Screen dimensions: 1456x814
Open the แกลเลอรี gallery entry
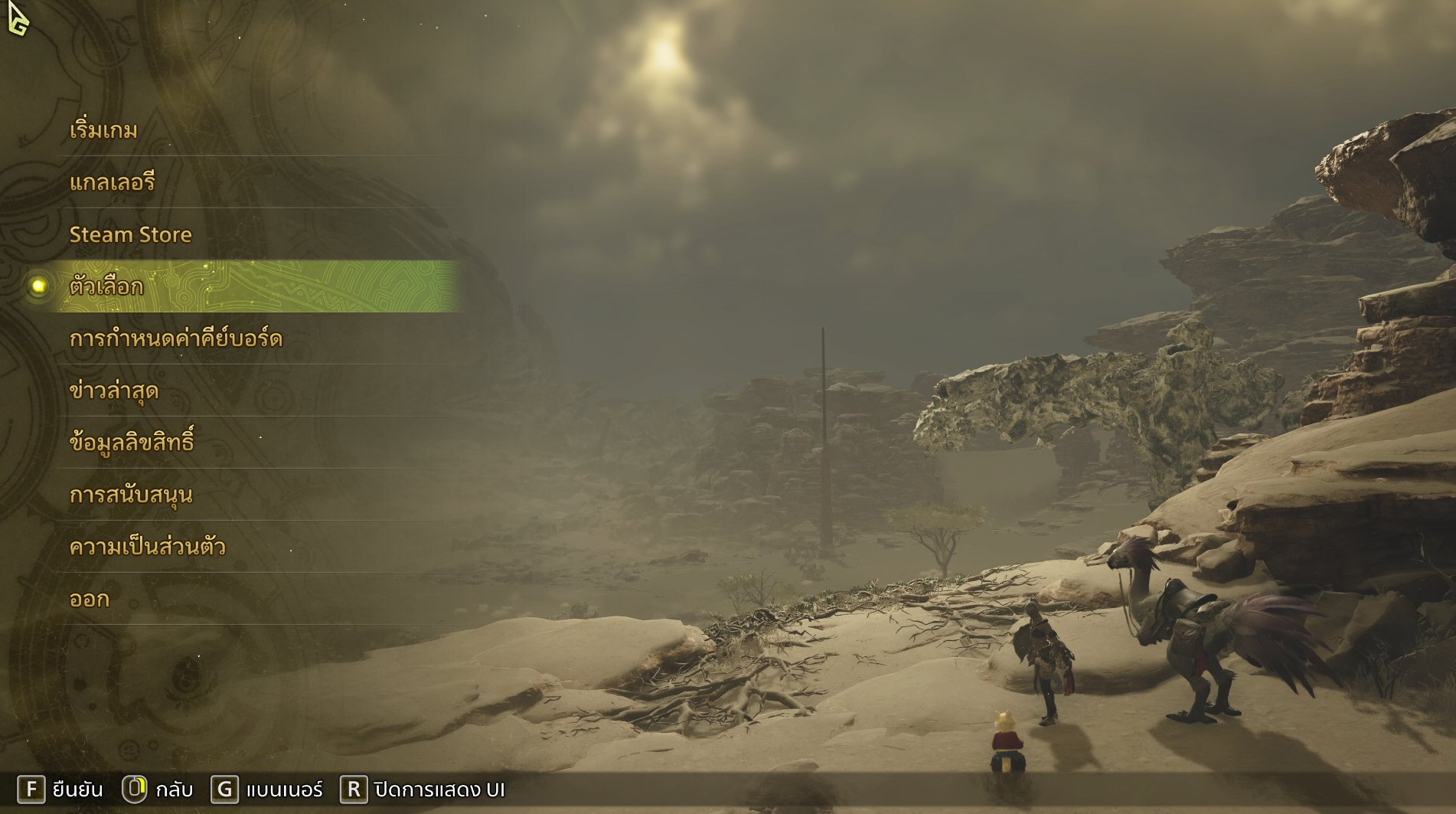pos(112,182)
